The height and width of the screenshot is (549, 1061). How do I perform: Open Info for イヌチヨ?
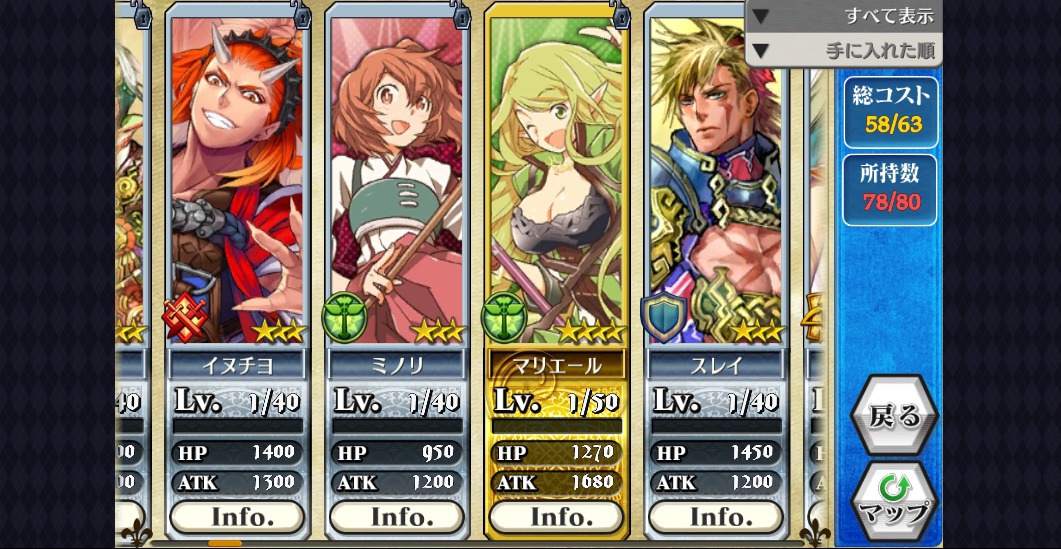point(237,517)
